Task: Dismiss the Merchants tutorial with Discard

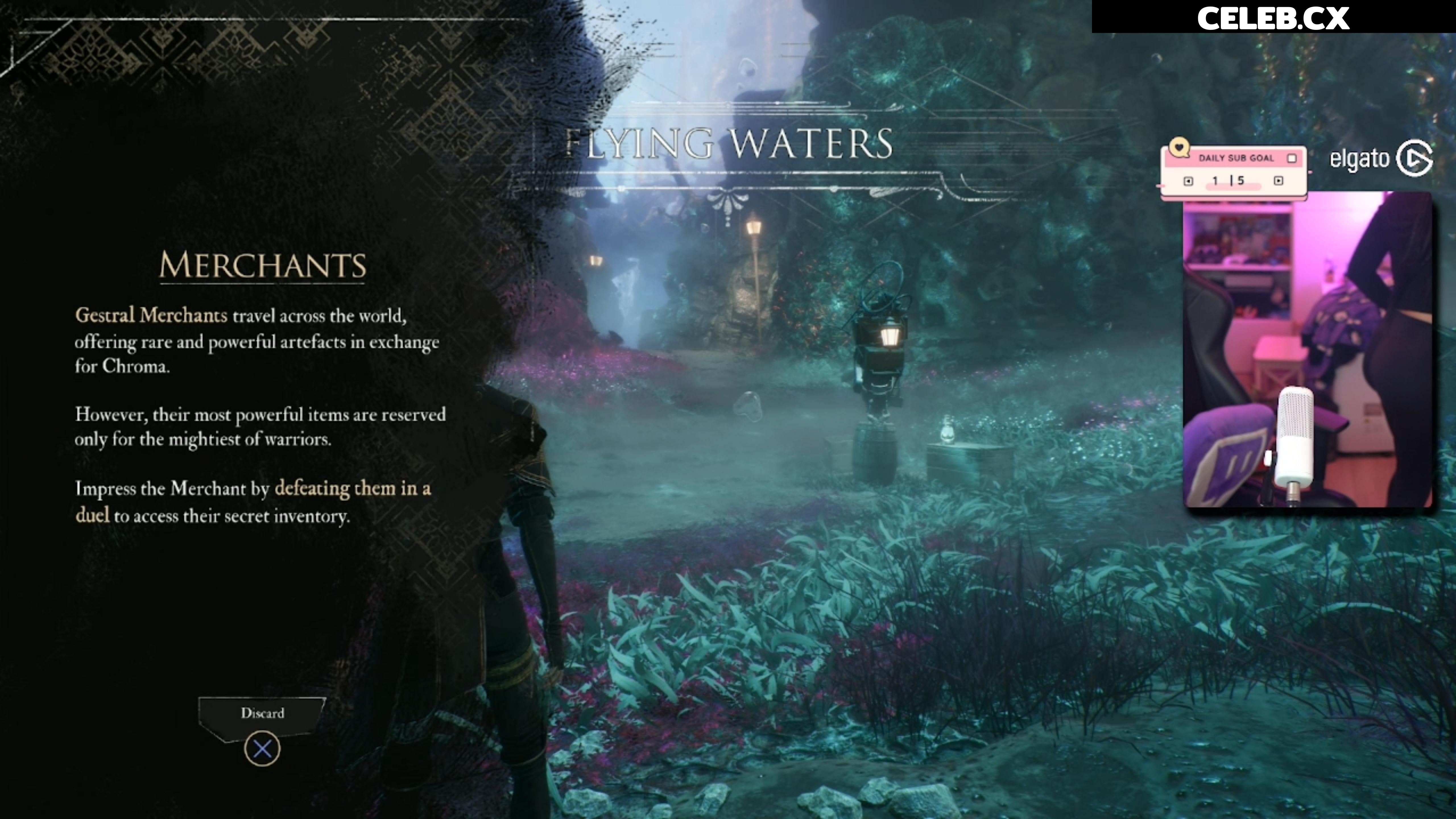Action: click(x=262, y=714)
